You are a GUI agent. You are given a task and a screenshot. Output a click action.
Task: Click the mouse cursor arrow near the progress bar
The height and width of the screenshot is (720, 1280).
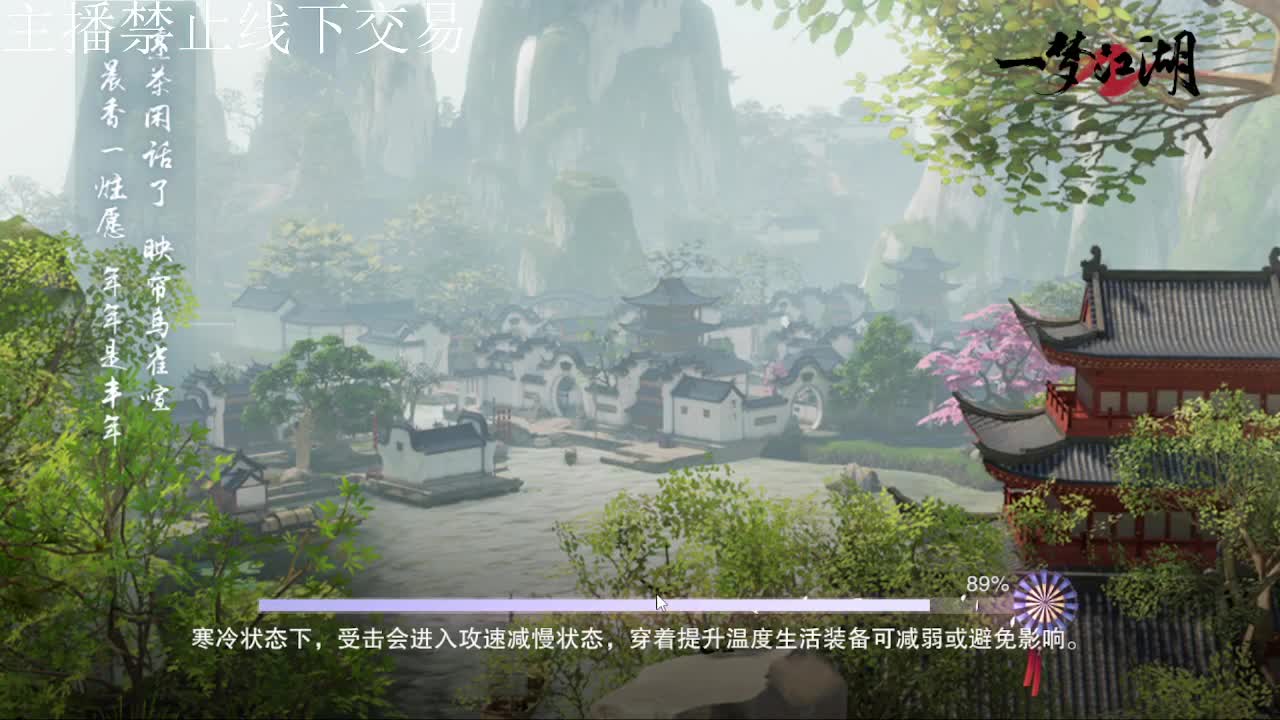(x=660, y=599)
